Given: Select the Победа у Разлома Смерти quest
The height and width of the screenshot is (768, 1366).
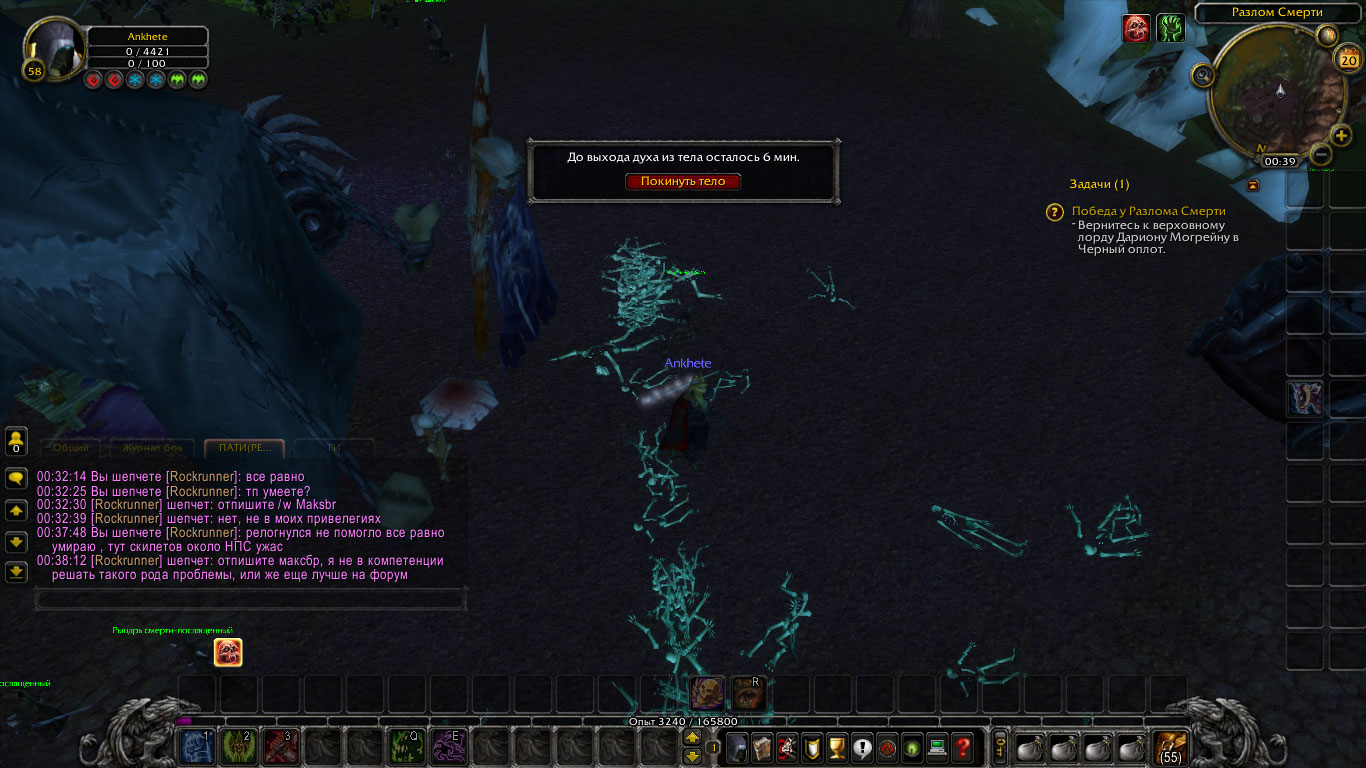Looking at the screenshot, I should pyautogui.click(x=1148, y=211).
